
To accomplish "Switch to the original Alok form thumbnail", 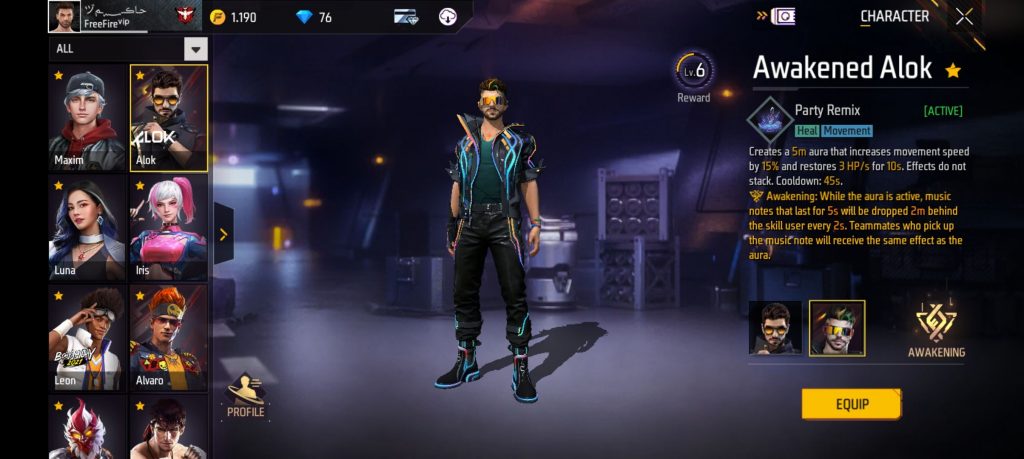I will click(x=775, y=328).
